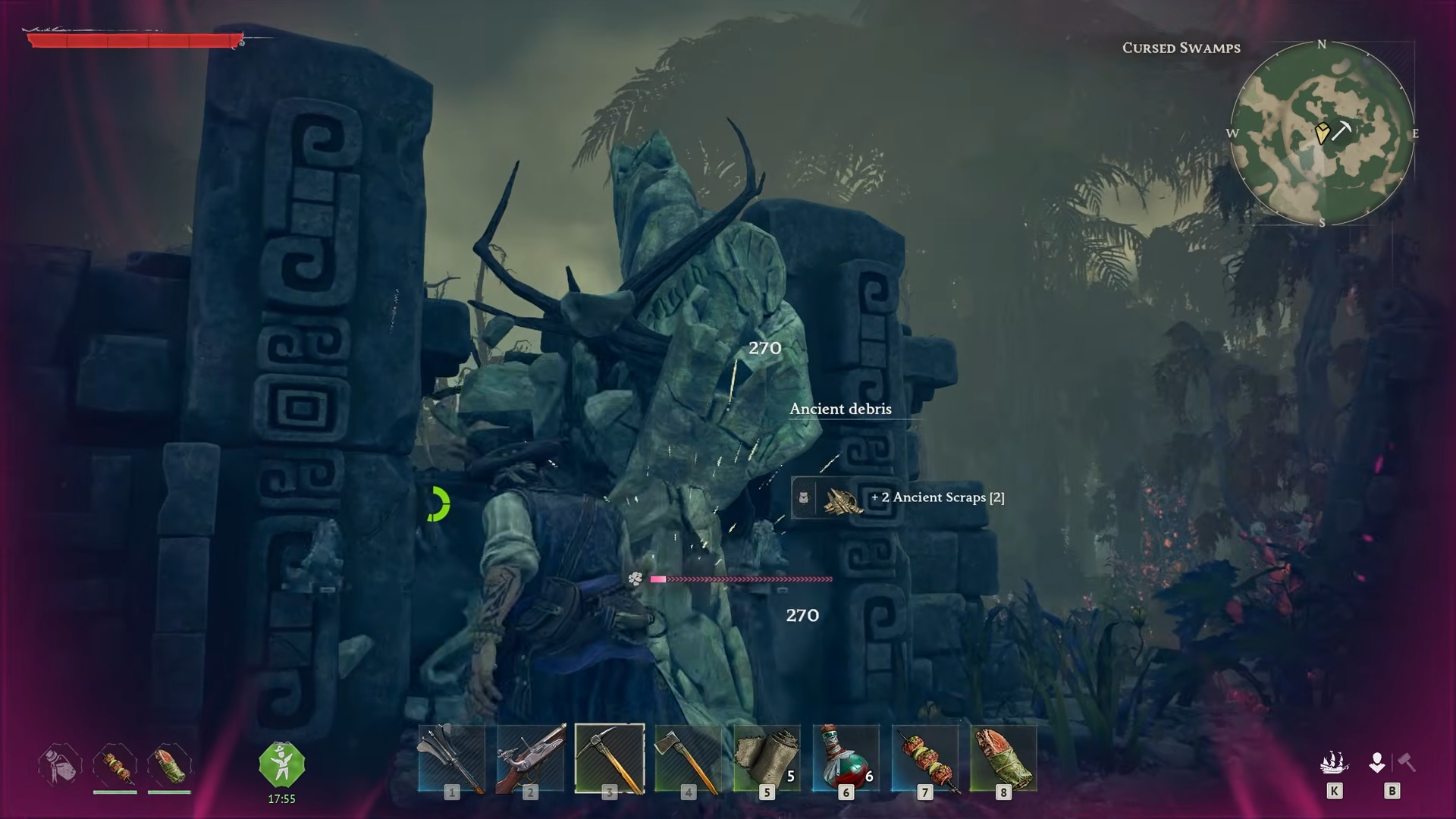The image size is (1456, 819).
Task: Click the empty flask buff slot
Action: (x=60, y=764)
